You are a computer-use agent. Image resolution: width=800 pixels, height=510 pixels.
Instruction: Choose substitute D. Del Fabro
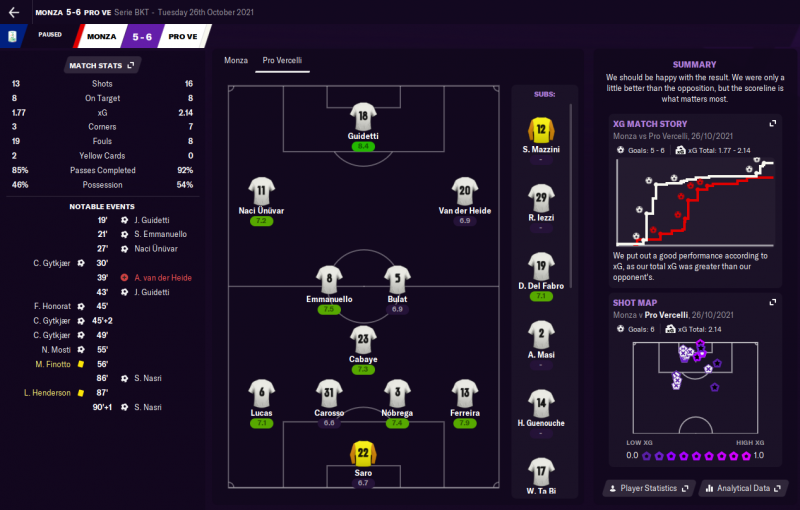(540, 267)
